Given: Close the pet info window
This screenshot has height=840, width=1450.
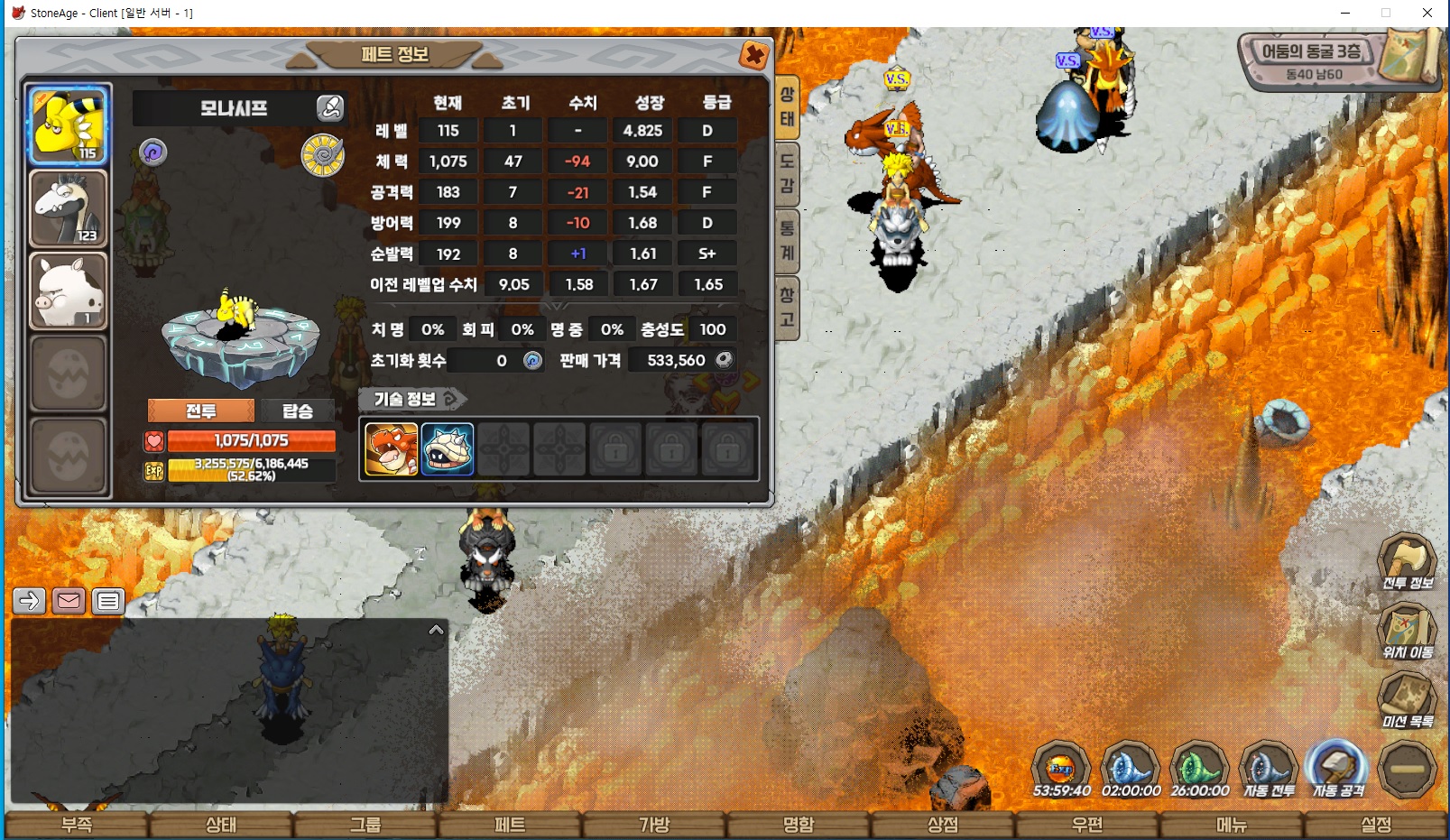Looking at the screenshot, I should click(x=753, y=56).
